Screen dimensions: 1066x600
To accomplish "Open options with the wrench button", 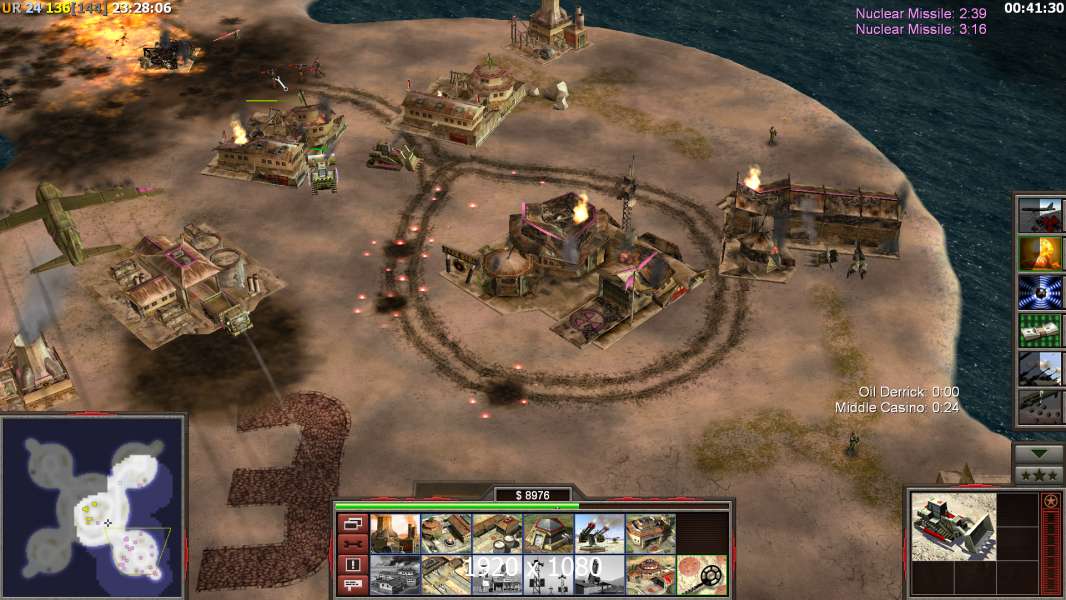I will click(351, 544).
